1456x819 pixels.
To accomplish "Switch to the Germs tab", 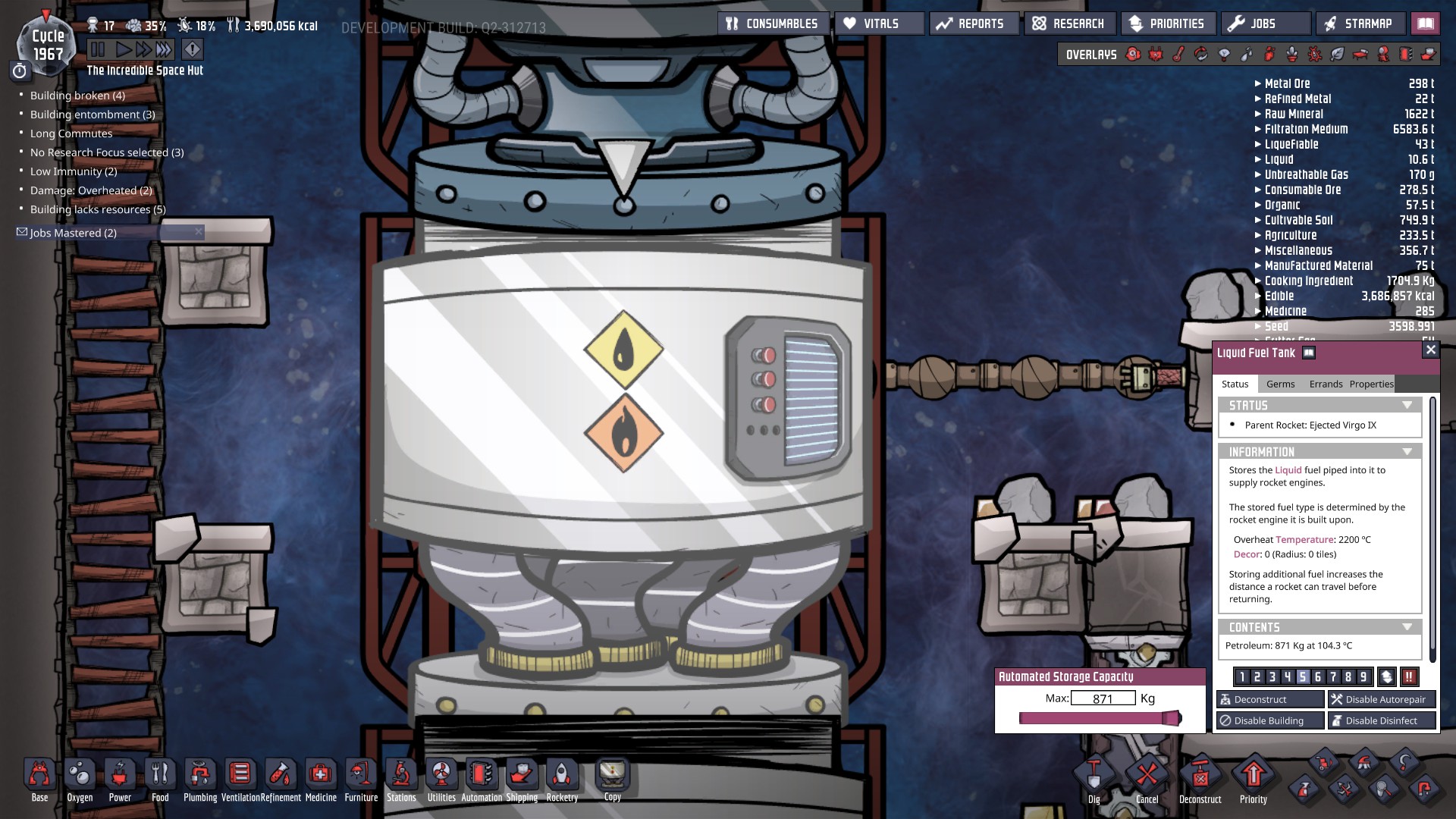I will point(1280,384).
